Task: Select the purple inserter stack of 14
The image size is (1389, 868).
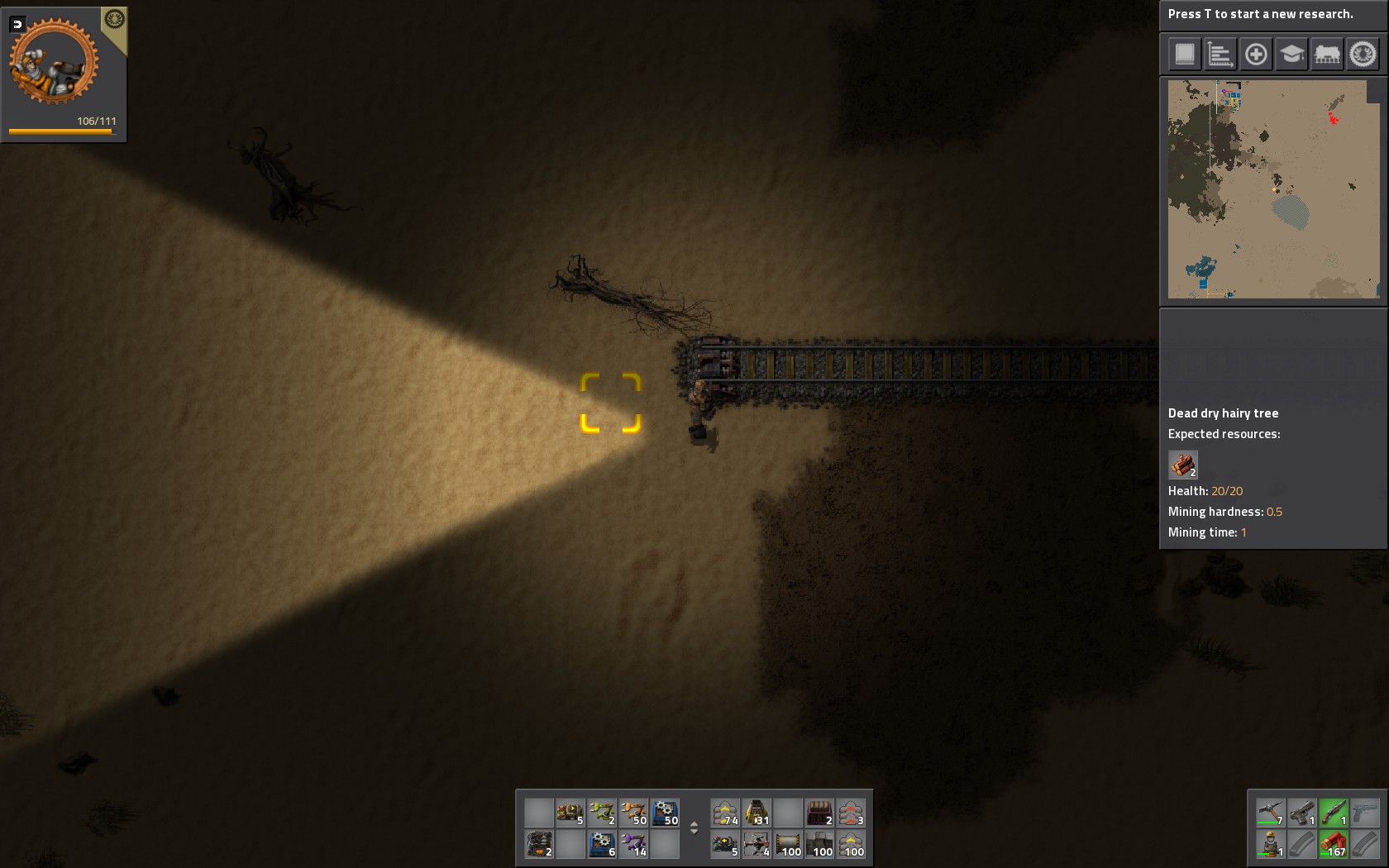Action: tap(633, 844)
